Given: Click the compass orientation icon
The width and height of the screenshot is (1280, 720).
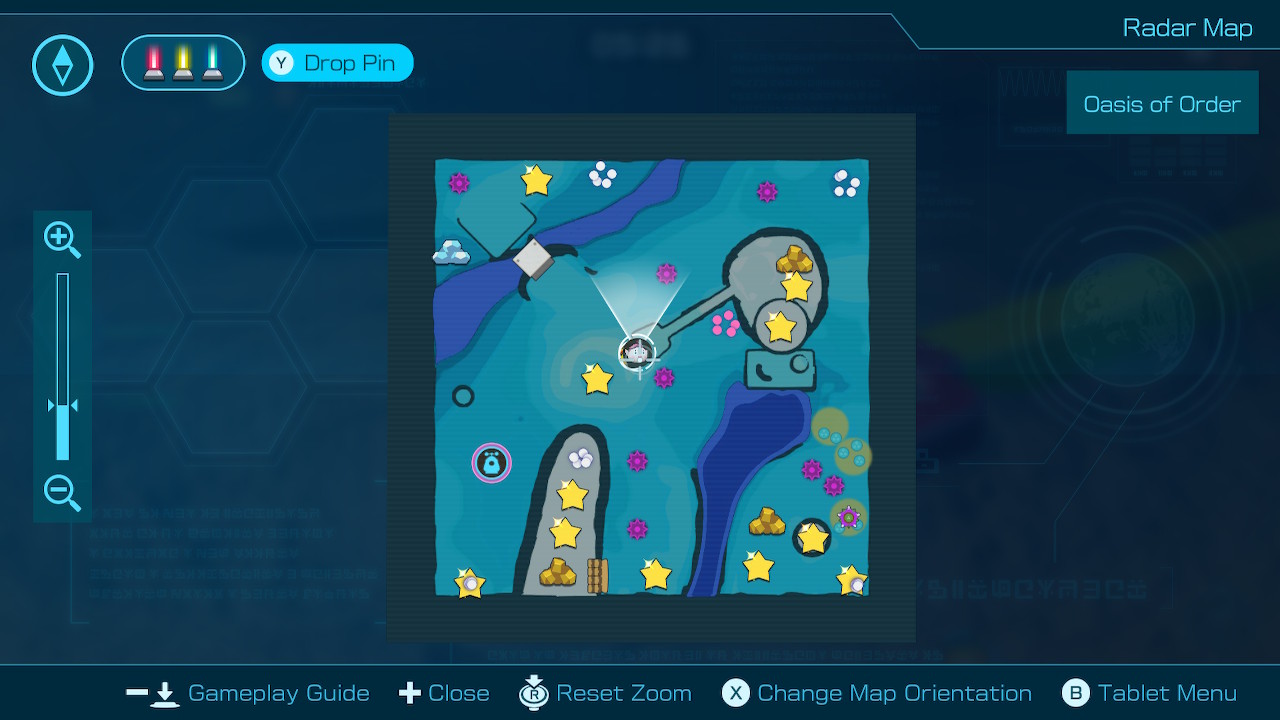Looking at the screenshot, I should pos(63,66).
